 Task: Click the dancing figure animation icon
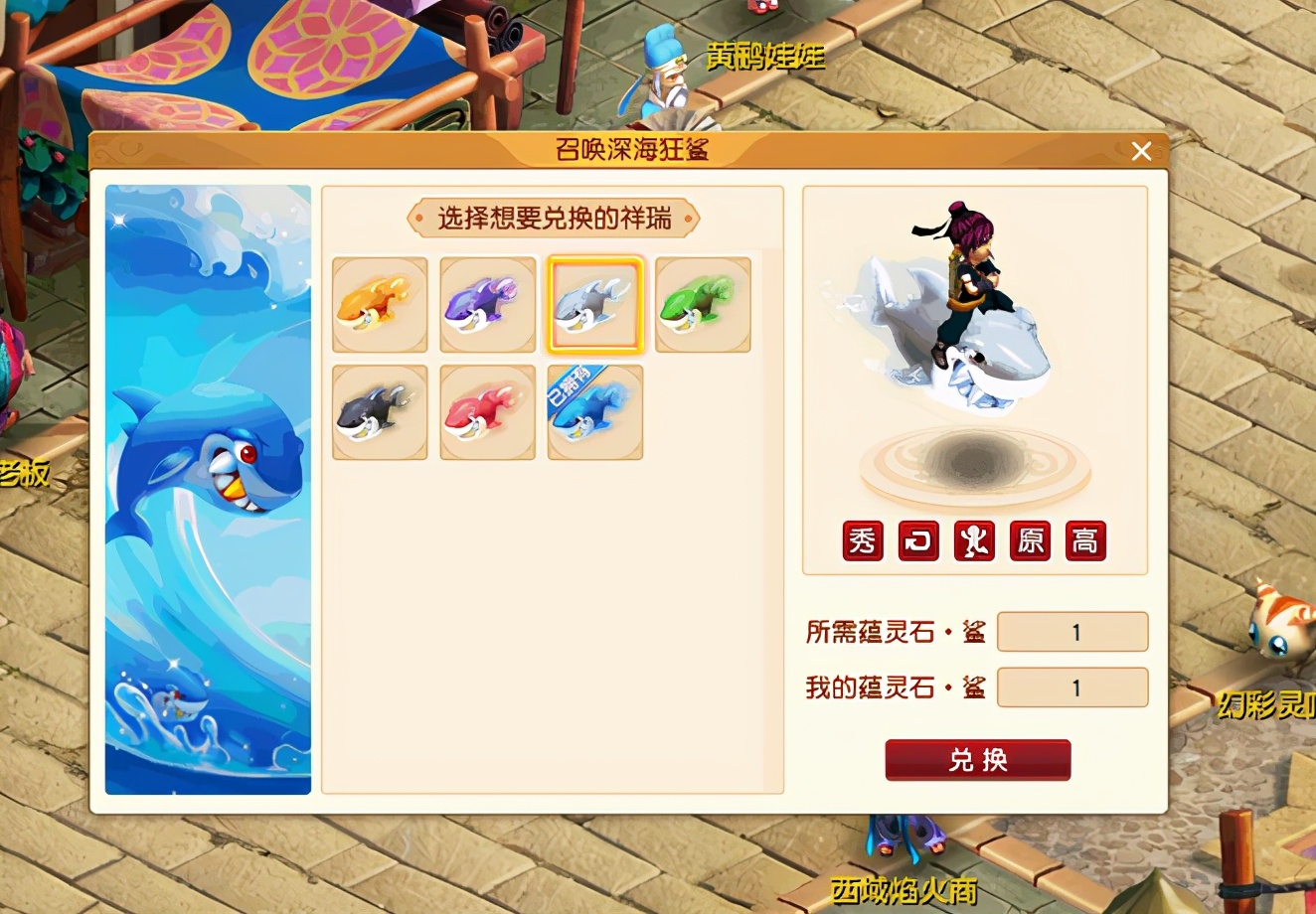point(974,541)
